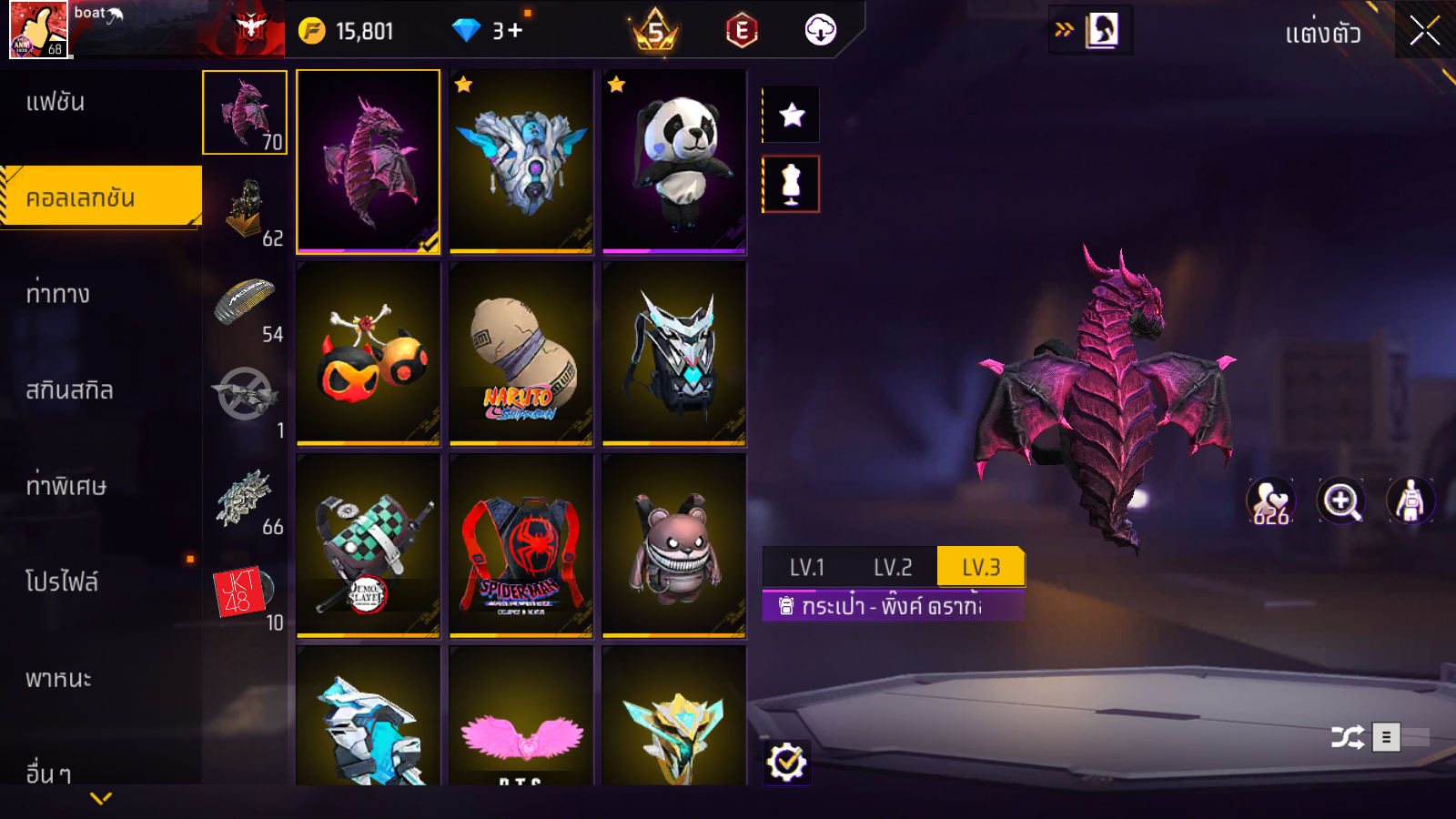Open the สกินสกิล skill skins category

click(69, 390)
